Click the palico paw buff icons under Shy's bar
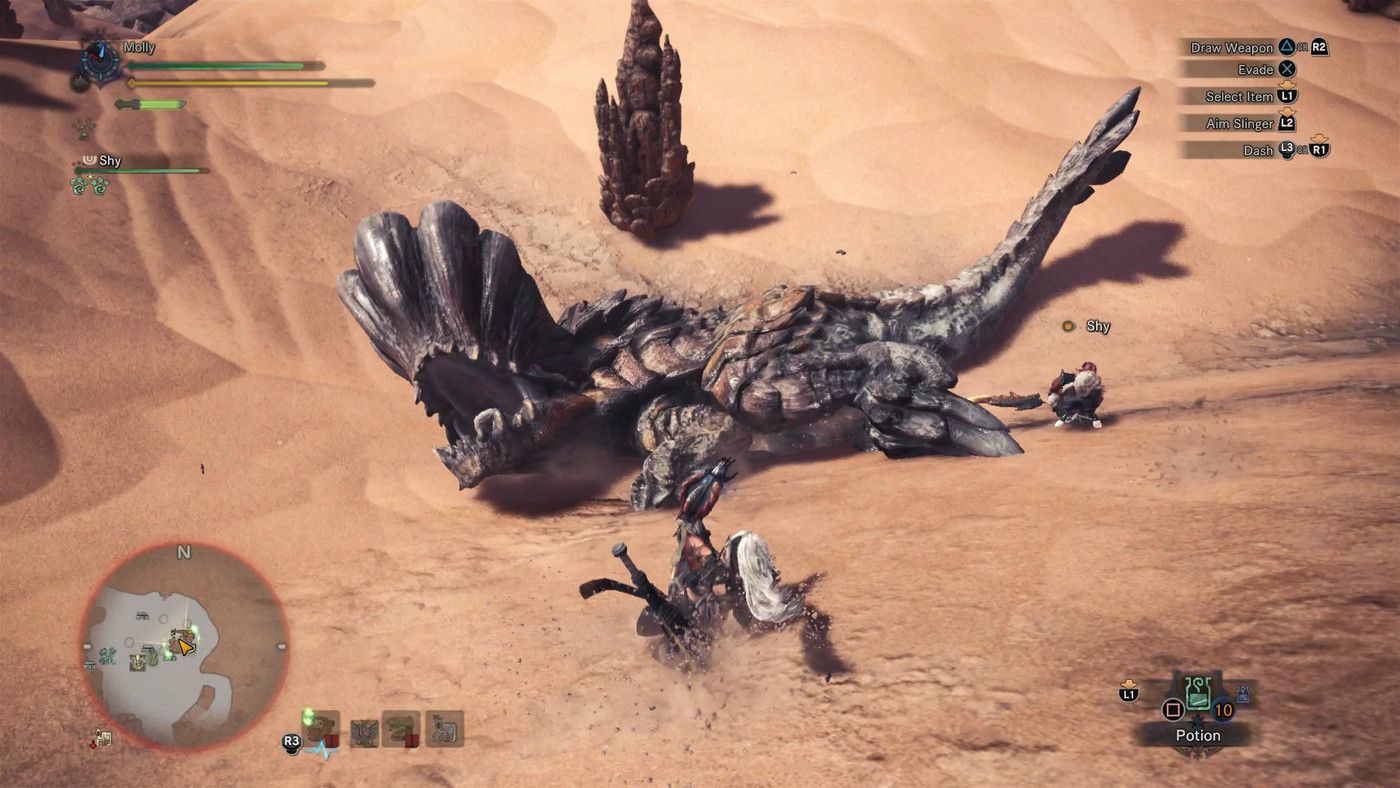This screenshot has width=1400, height=788. [92, 185]
